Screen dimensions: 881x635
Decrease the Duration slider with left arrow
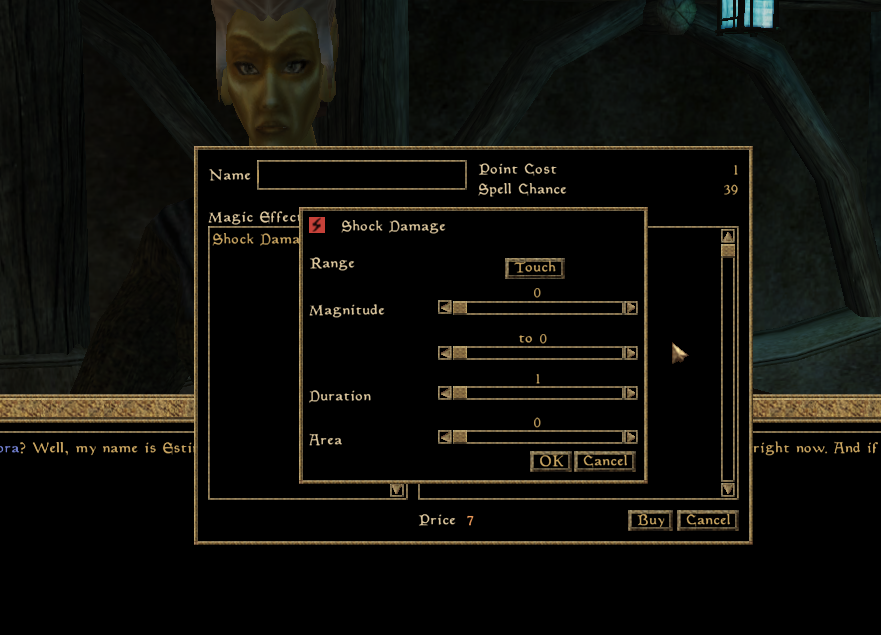[445, 393]
